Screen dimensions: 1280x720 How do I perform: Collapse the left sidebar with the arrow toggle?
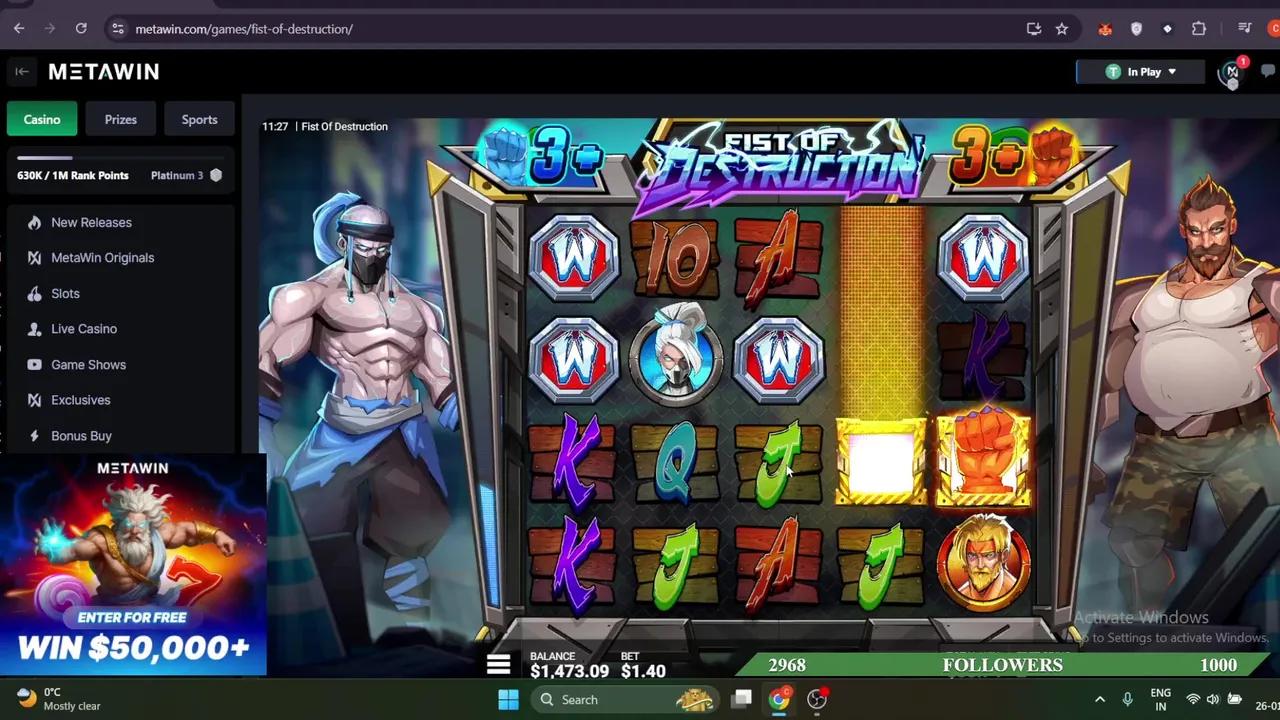[22, 71]
